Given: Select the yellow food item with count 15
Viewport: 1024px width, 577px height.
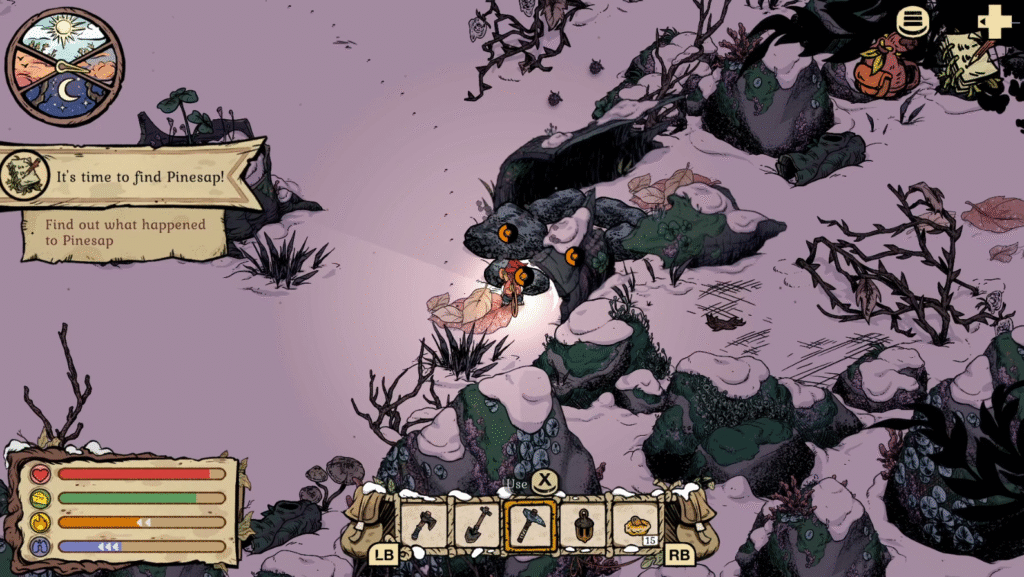Looking at the screenshot, I should 636,523.
